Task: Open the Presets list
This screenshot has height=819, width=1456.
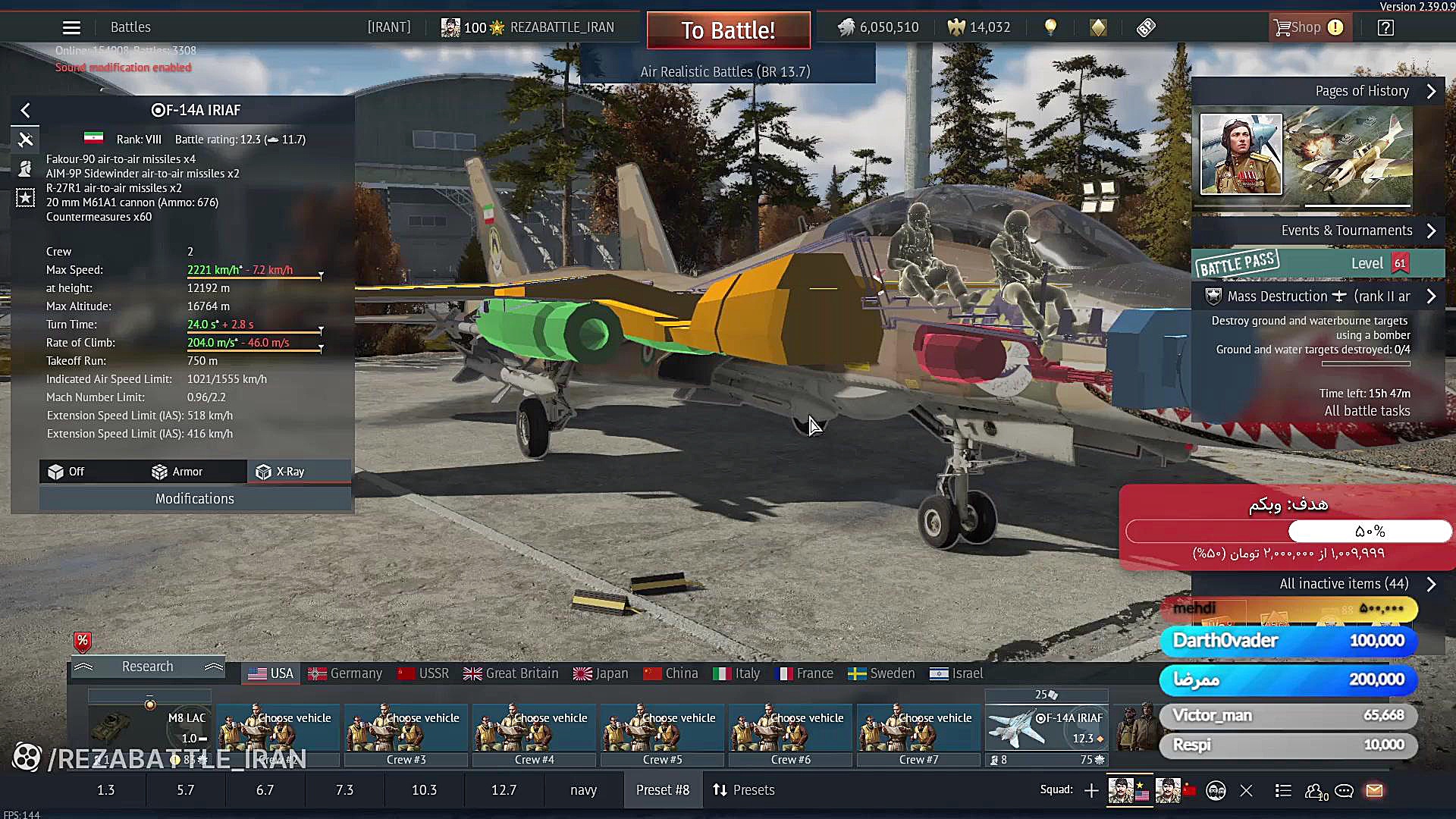Action: tap(744, 790)
